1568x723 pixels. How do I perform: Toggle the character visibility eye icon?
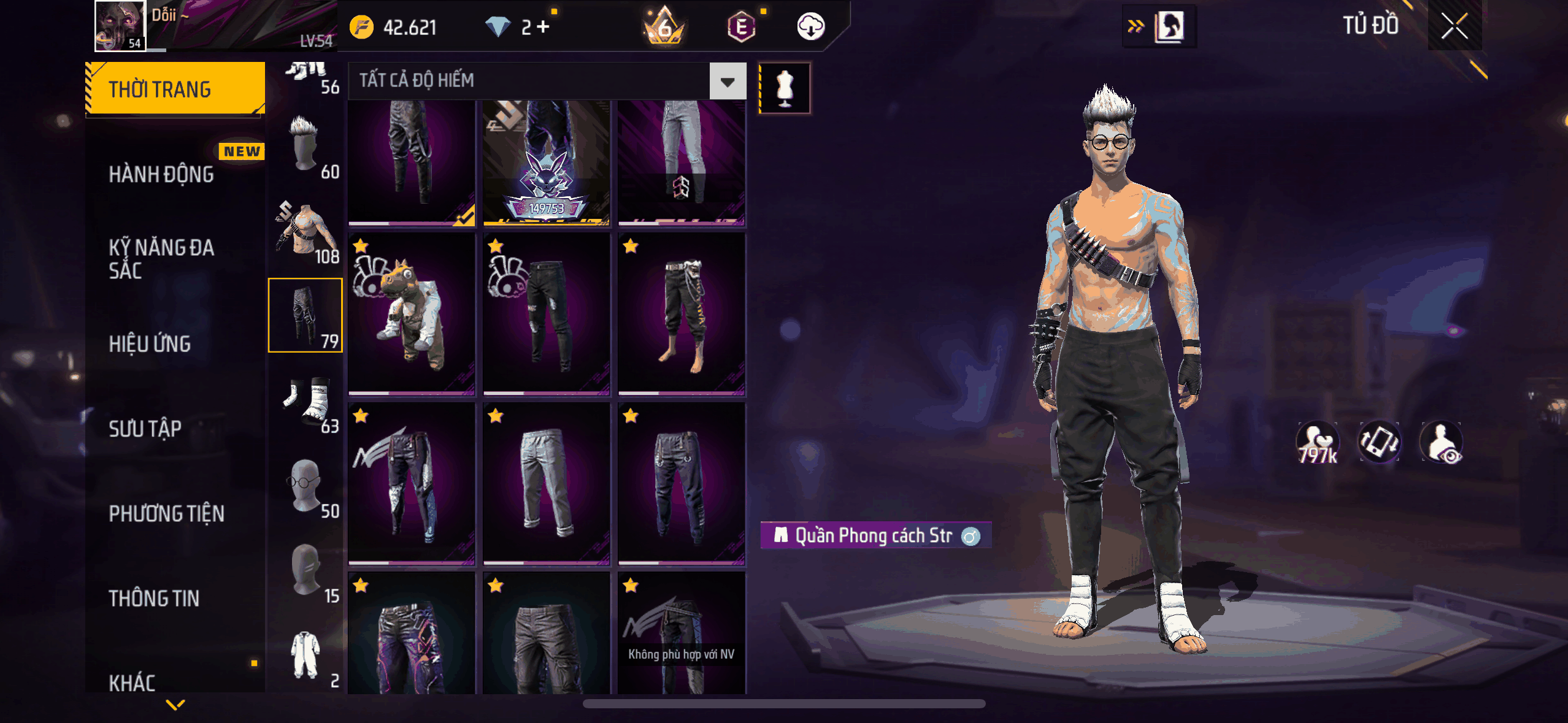point(1442,442)
